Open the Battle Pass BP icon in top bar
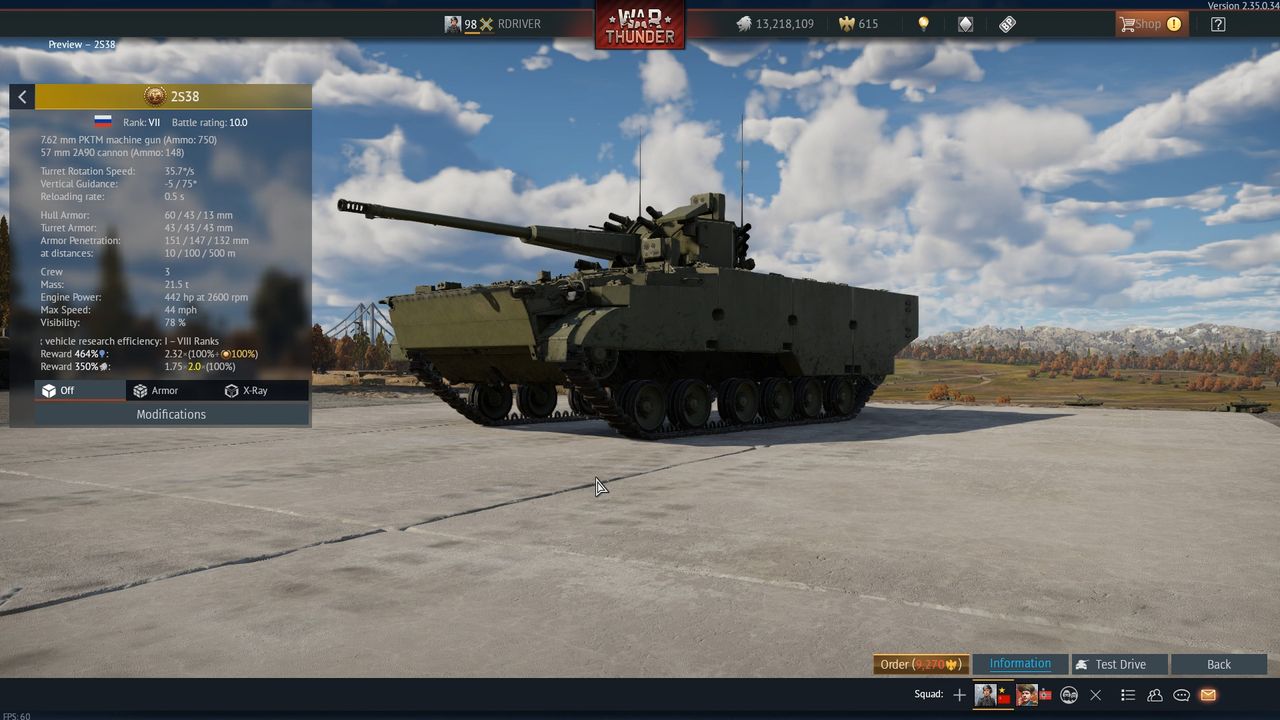 click(x=1006, y=23)
